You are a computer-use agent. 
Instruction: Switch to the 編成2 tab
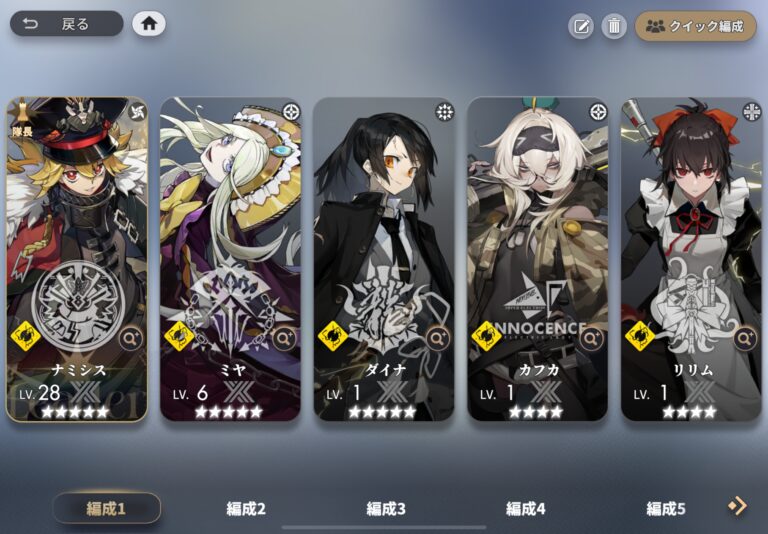[246, 508]
